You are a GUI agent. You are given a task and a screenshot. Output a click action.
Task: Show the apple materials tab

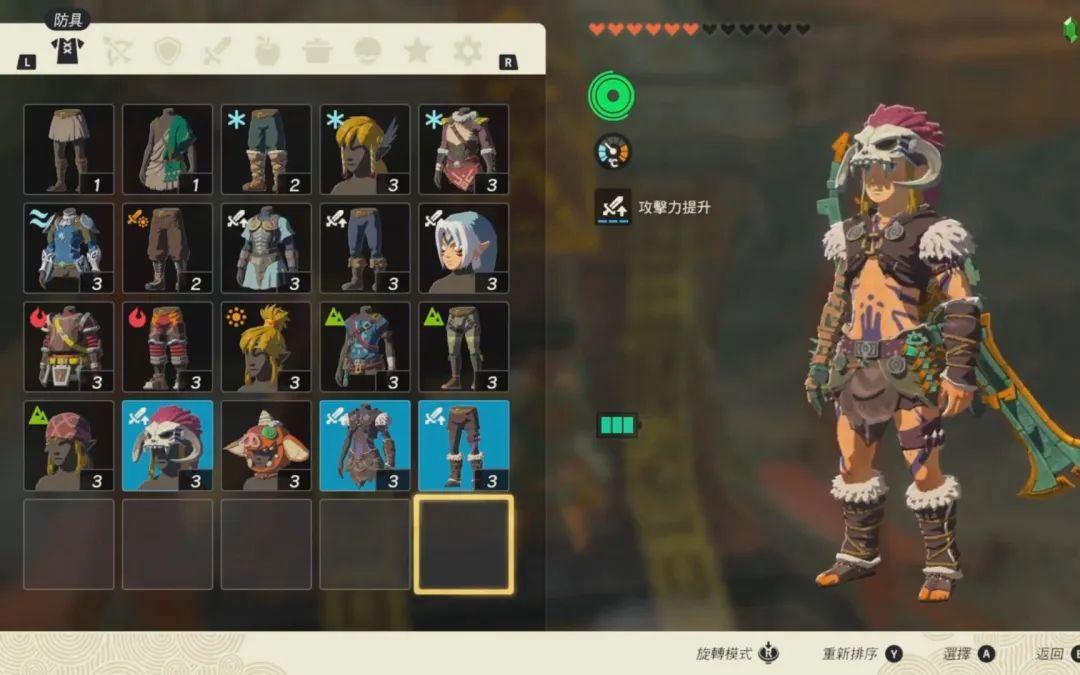[x=267, y=50]
